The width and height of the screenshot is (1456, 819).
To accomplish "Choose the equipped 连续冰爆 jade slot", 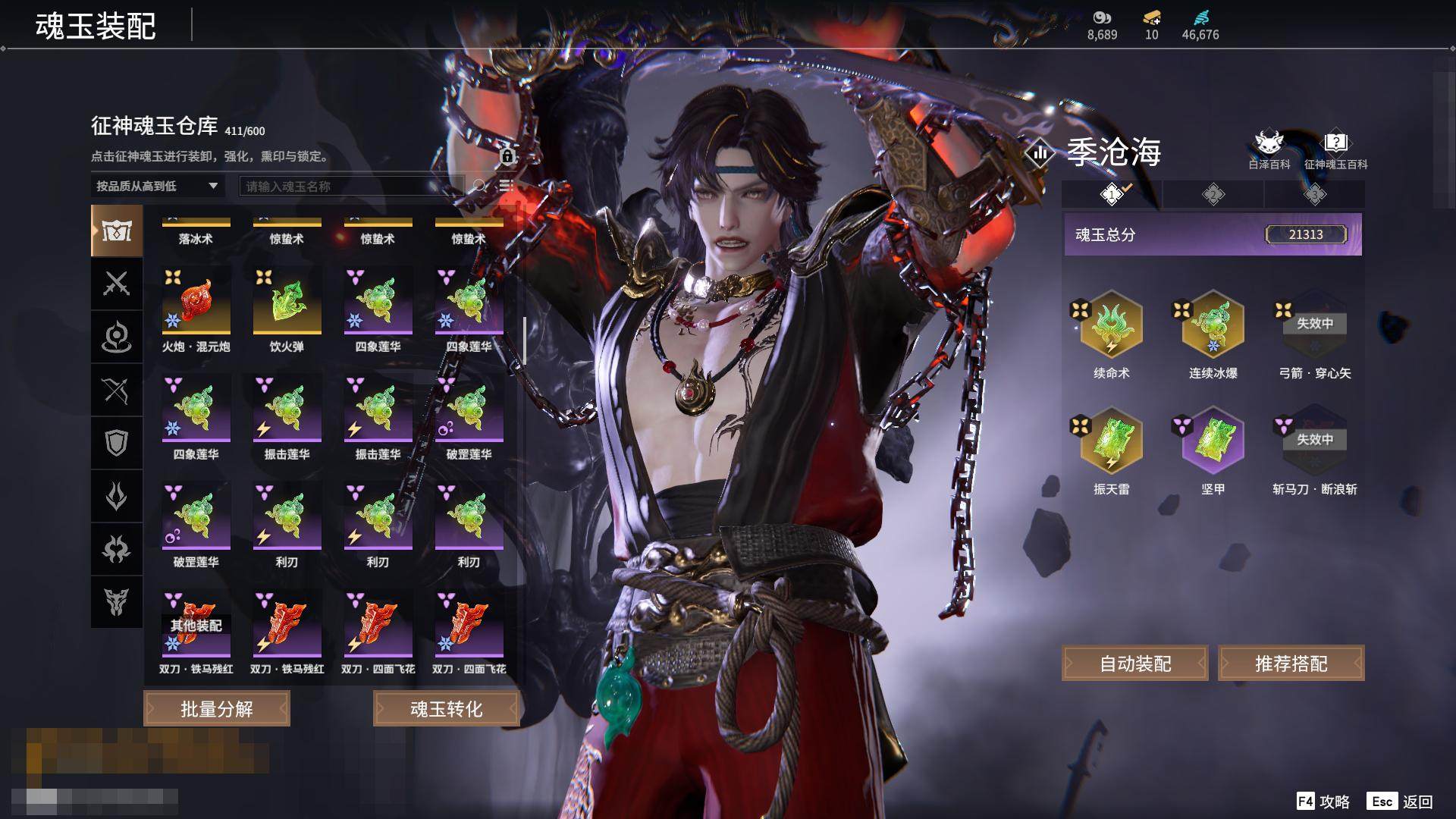I will [1213, 325].
